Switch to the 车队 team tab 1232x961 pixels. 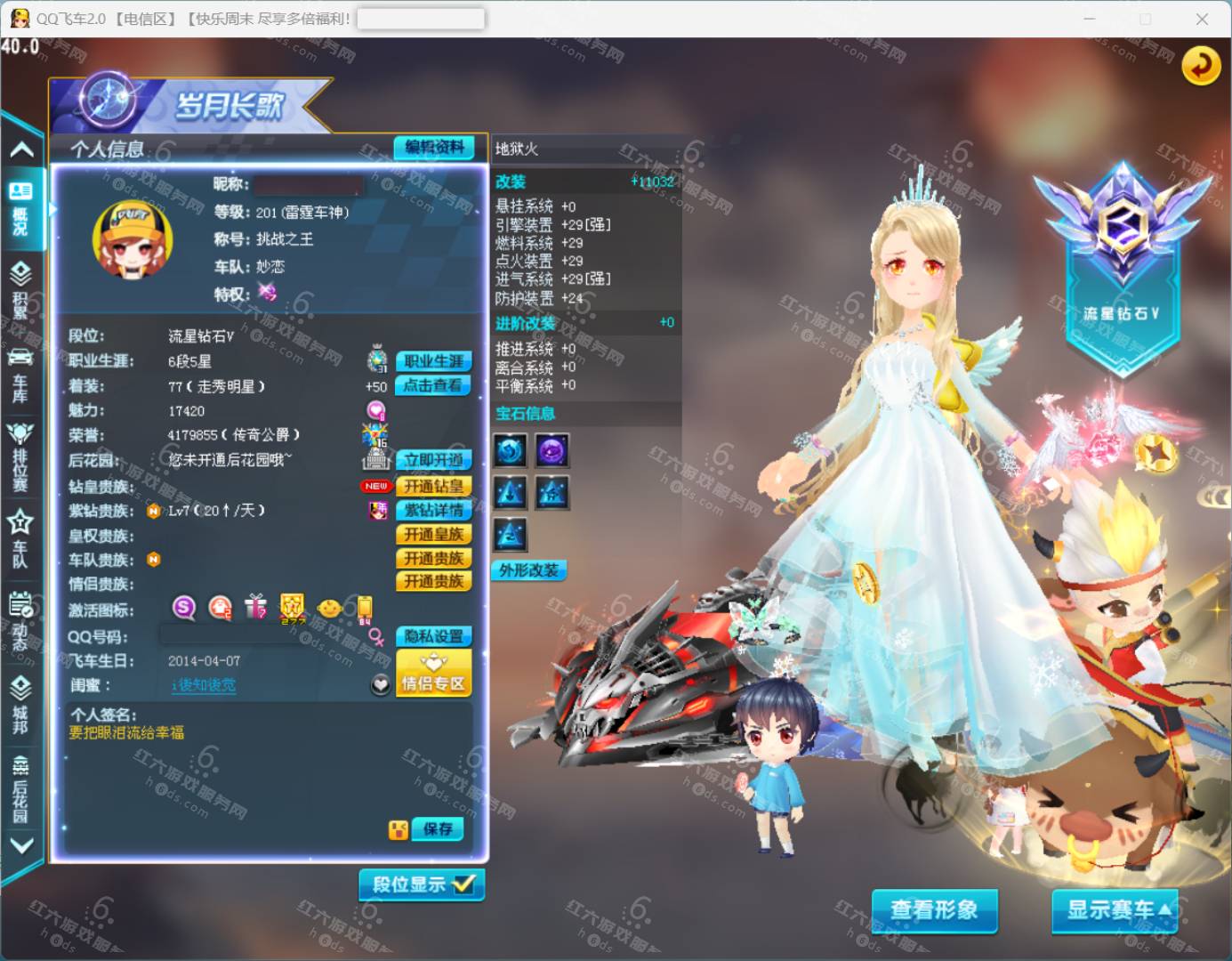[x=20, y=539]
